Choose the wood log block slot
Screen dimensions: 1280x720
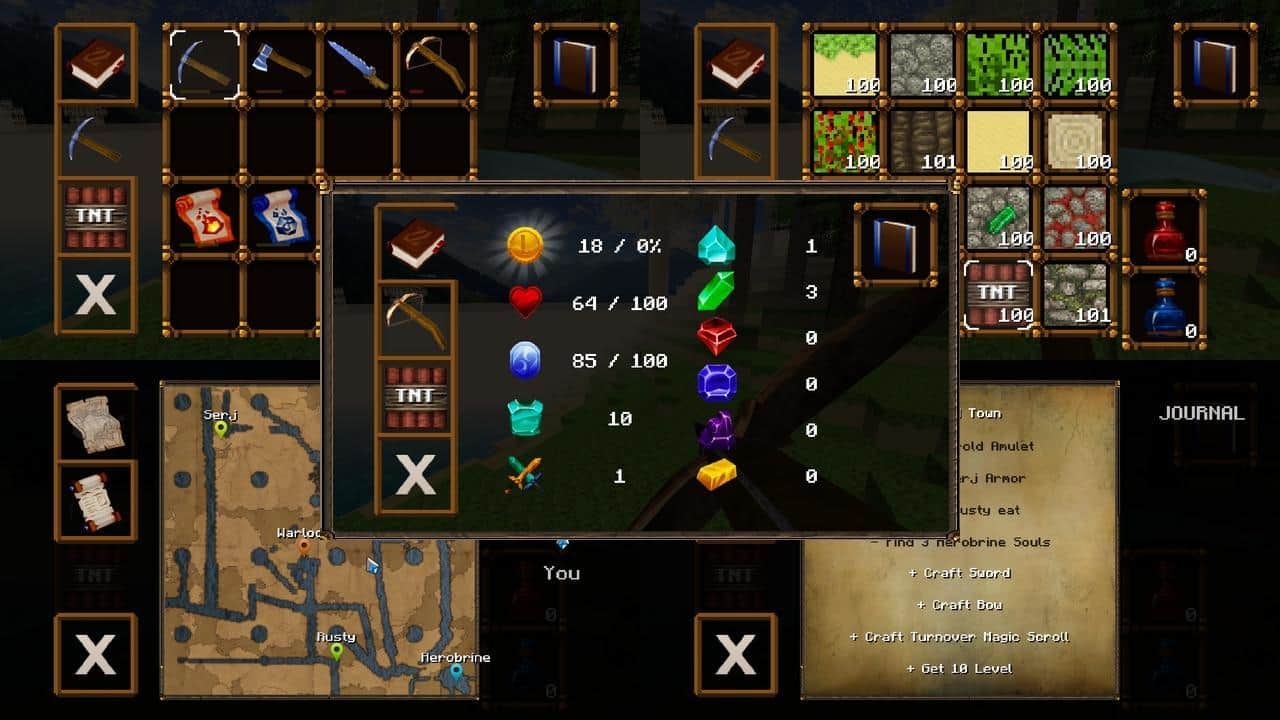point(1075,141)
